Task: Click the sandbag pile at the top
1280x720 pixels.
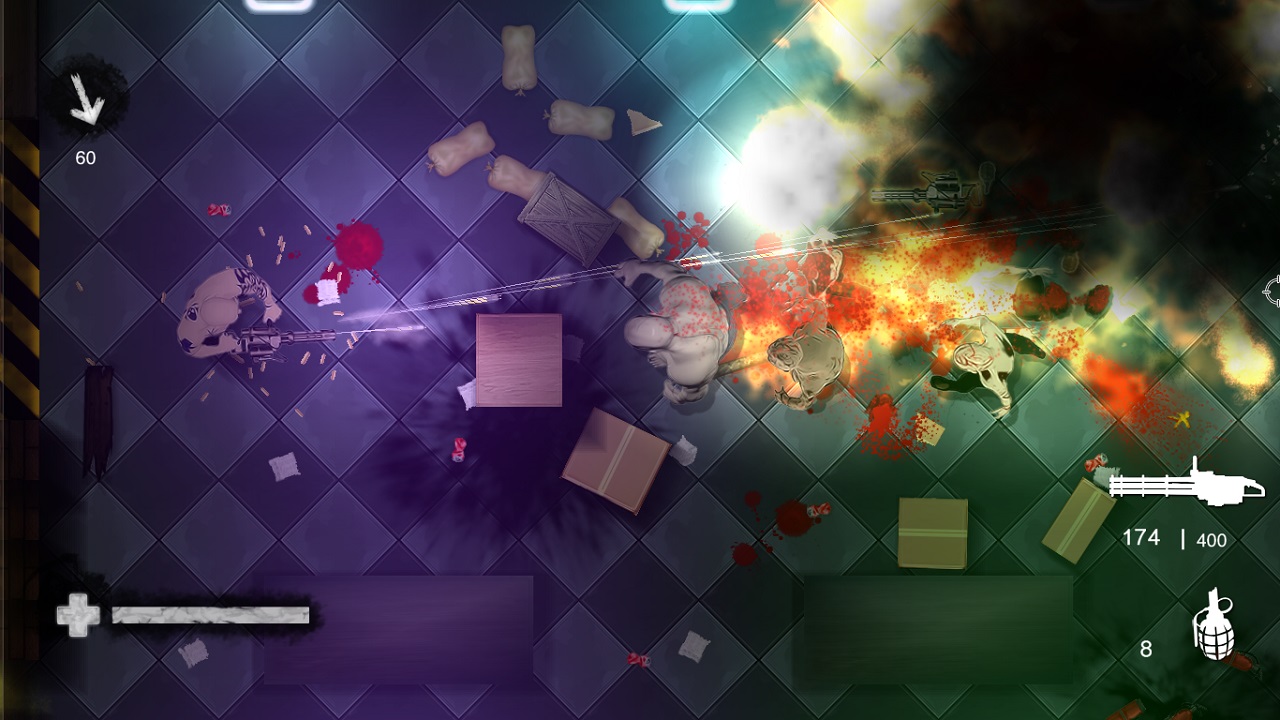Action: (x=520, y=60)
